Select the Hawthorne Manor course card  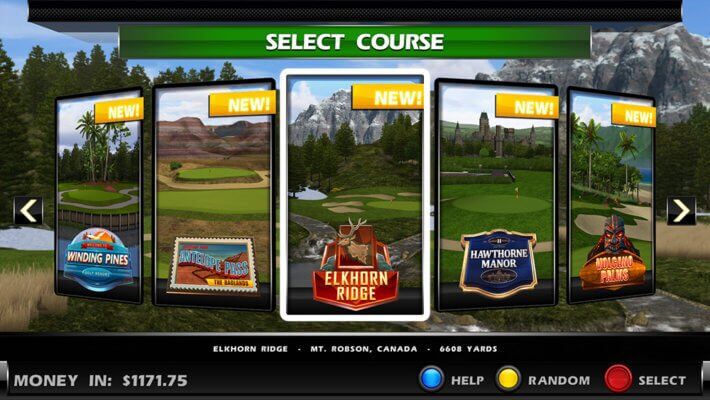pyautogui.click(x=497, y=193)
